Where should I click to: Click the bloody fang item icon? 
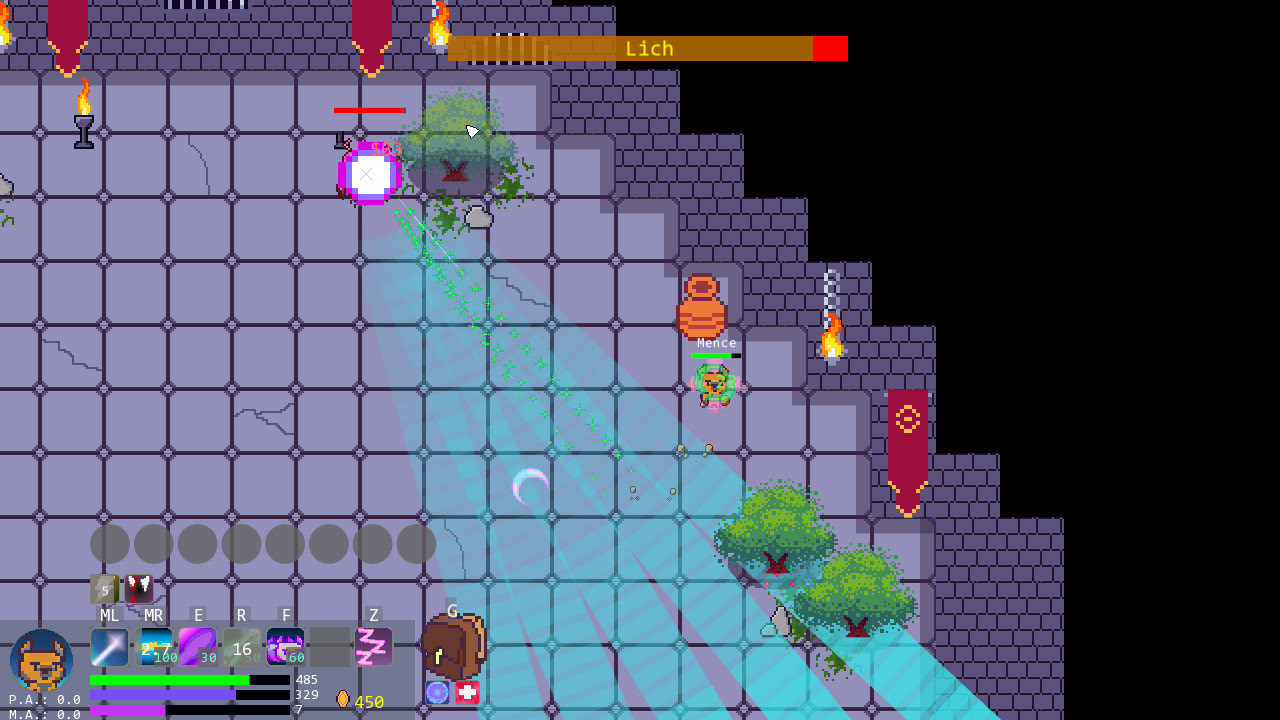pyautogui.click(x=137, y=589)
